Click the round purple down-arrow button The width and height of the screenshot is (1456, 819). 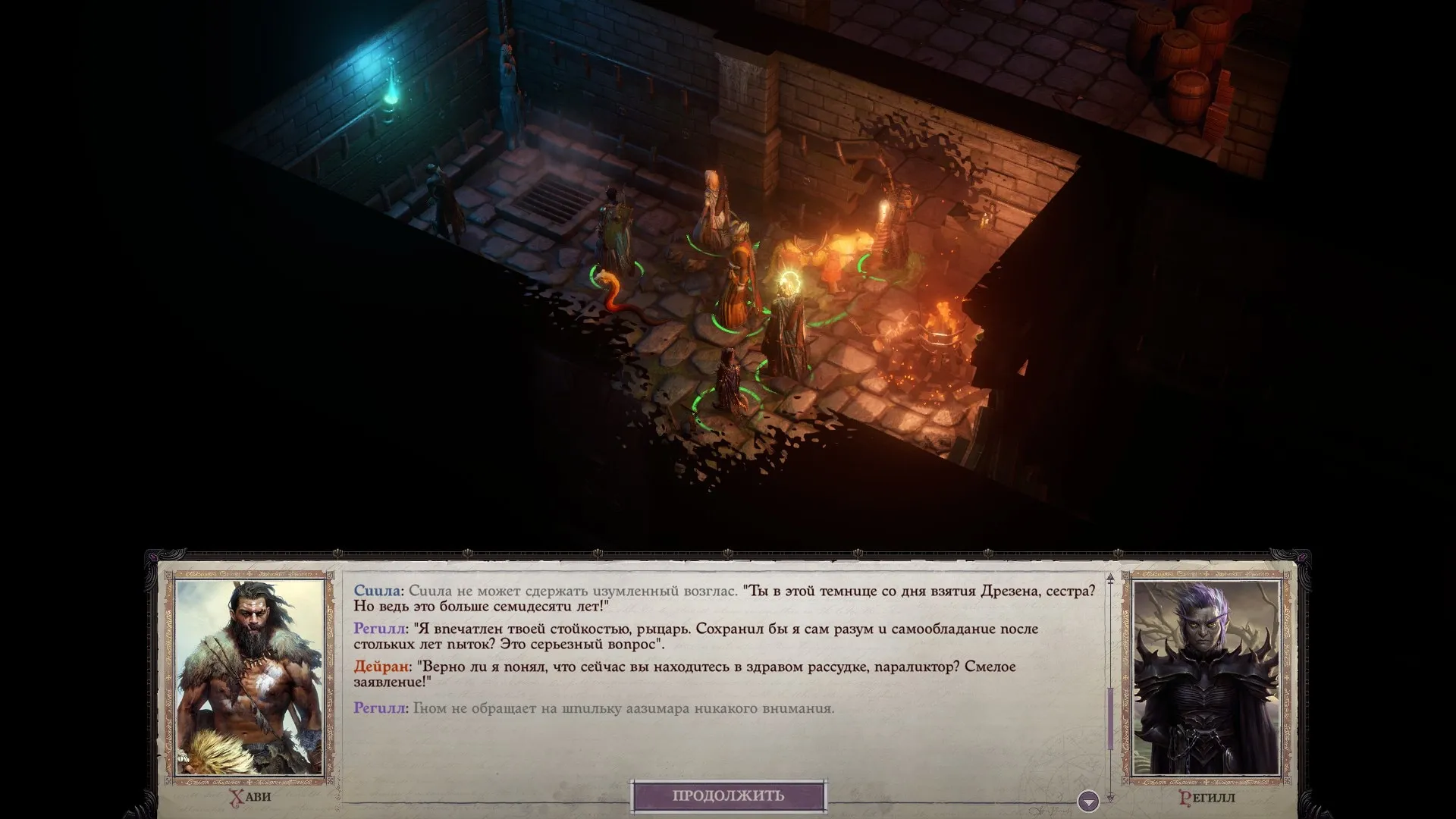point(1088,801)
